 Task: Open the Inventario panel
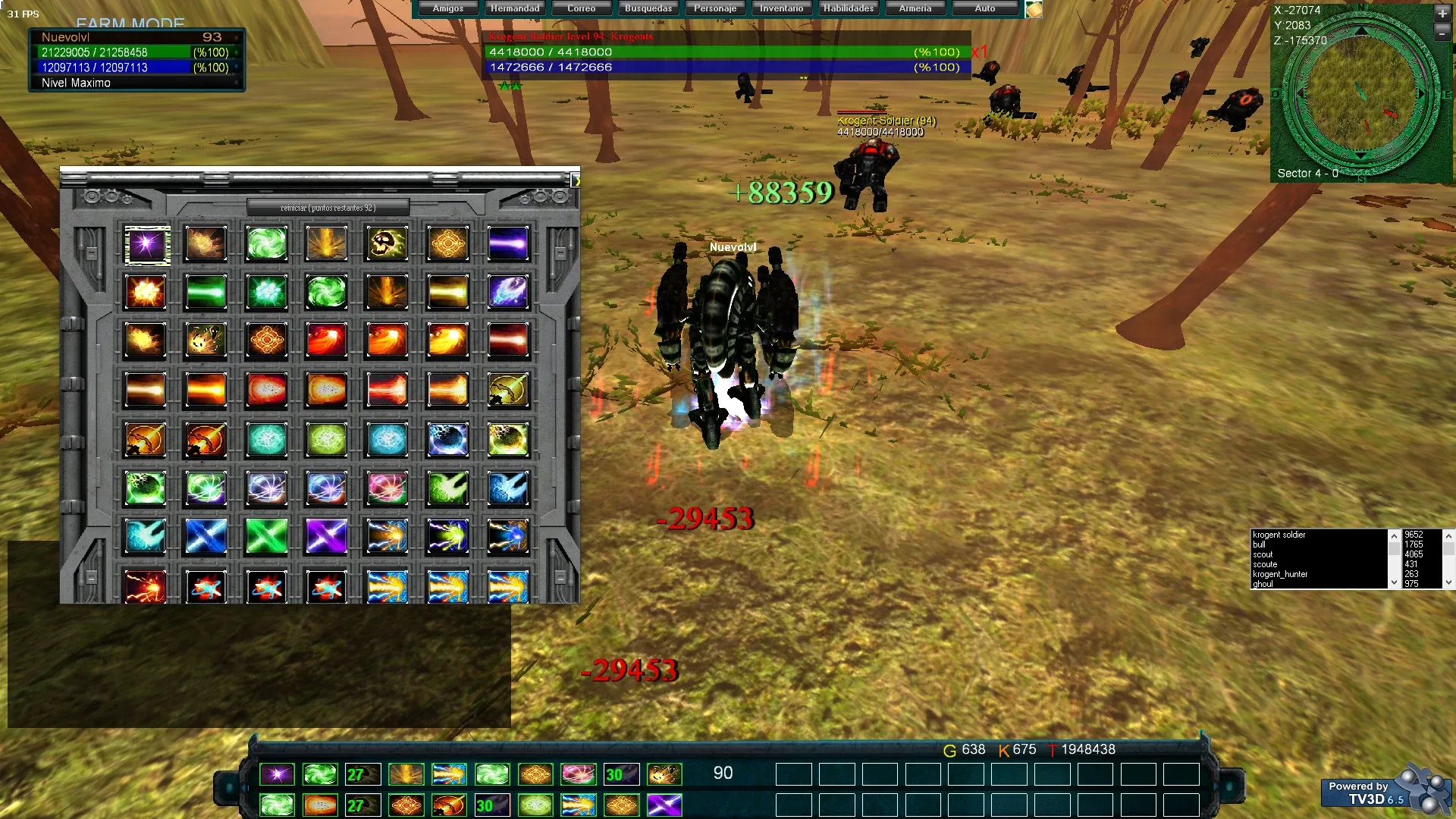point(781,8)
